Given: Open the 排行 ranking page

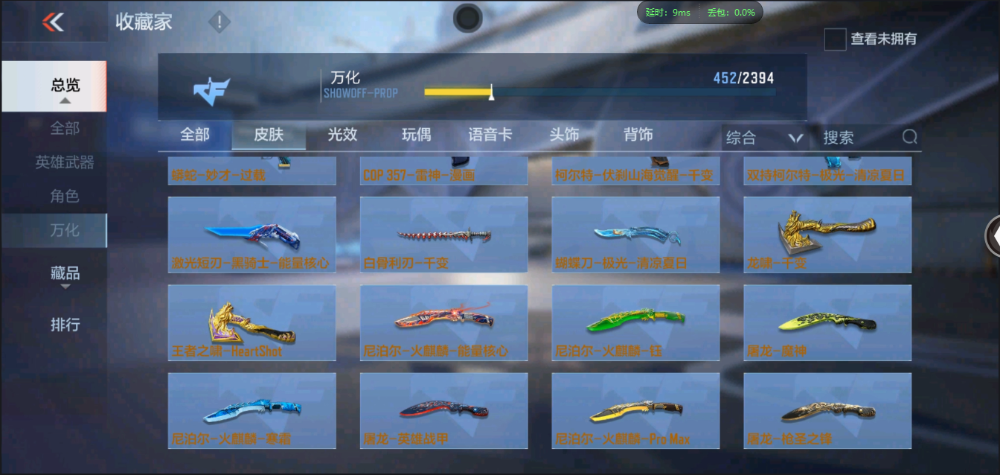Looking at the screenshot, I should click(65, 324).
